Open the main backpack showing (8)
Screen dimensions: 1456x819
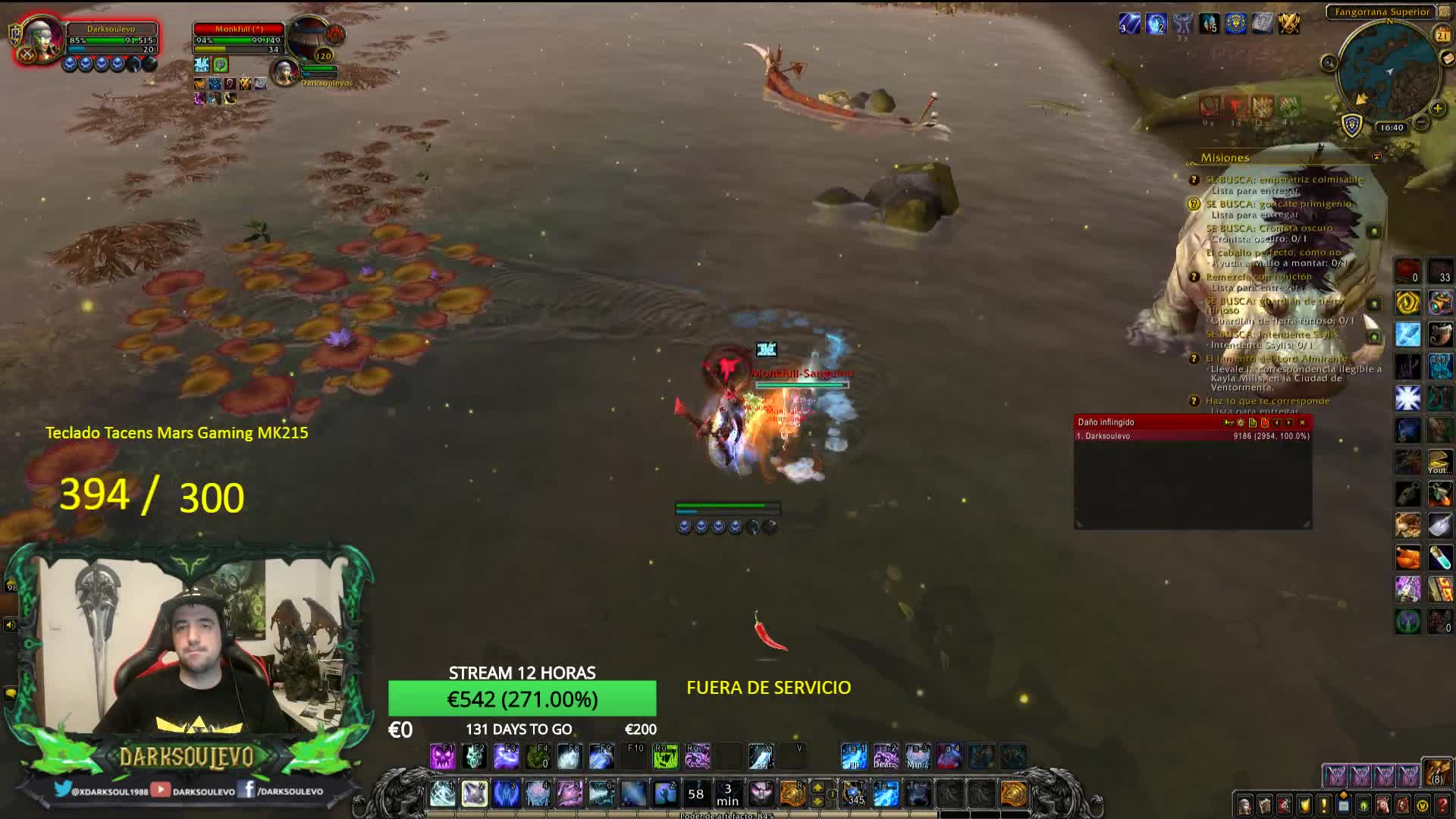point(1436,773)
